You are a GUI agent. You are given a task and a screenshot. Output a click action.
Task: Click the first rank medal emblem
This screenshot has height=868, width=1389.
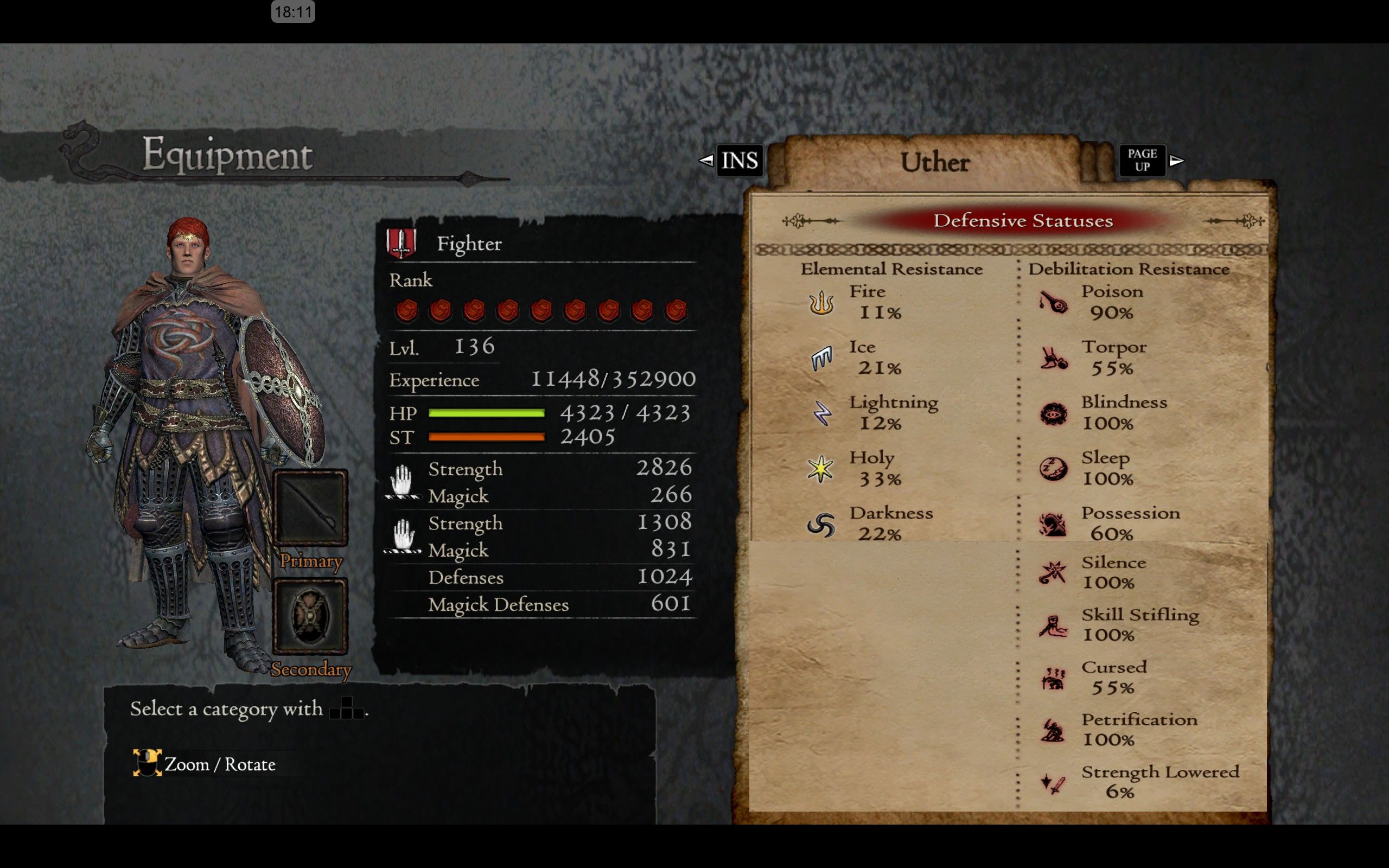click(x=409, y=310)
